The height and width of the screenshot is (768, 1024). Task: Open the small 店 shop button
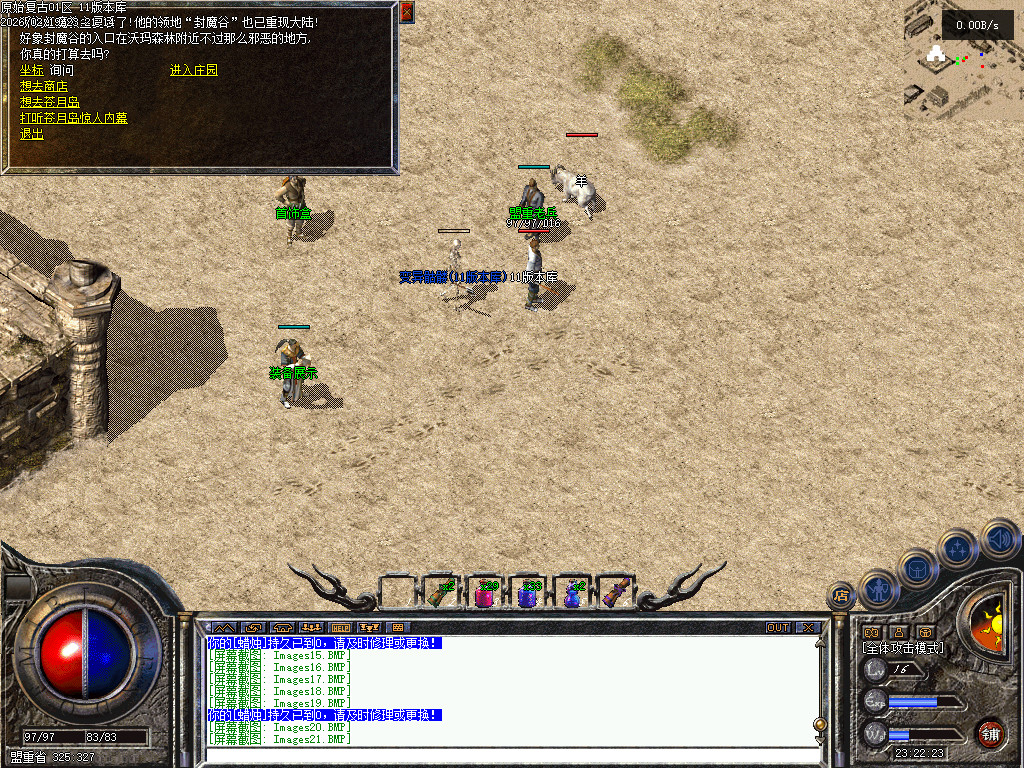840,596
